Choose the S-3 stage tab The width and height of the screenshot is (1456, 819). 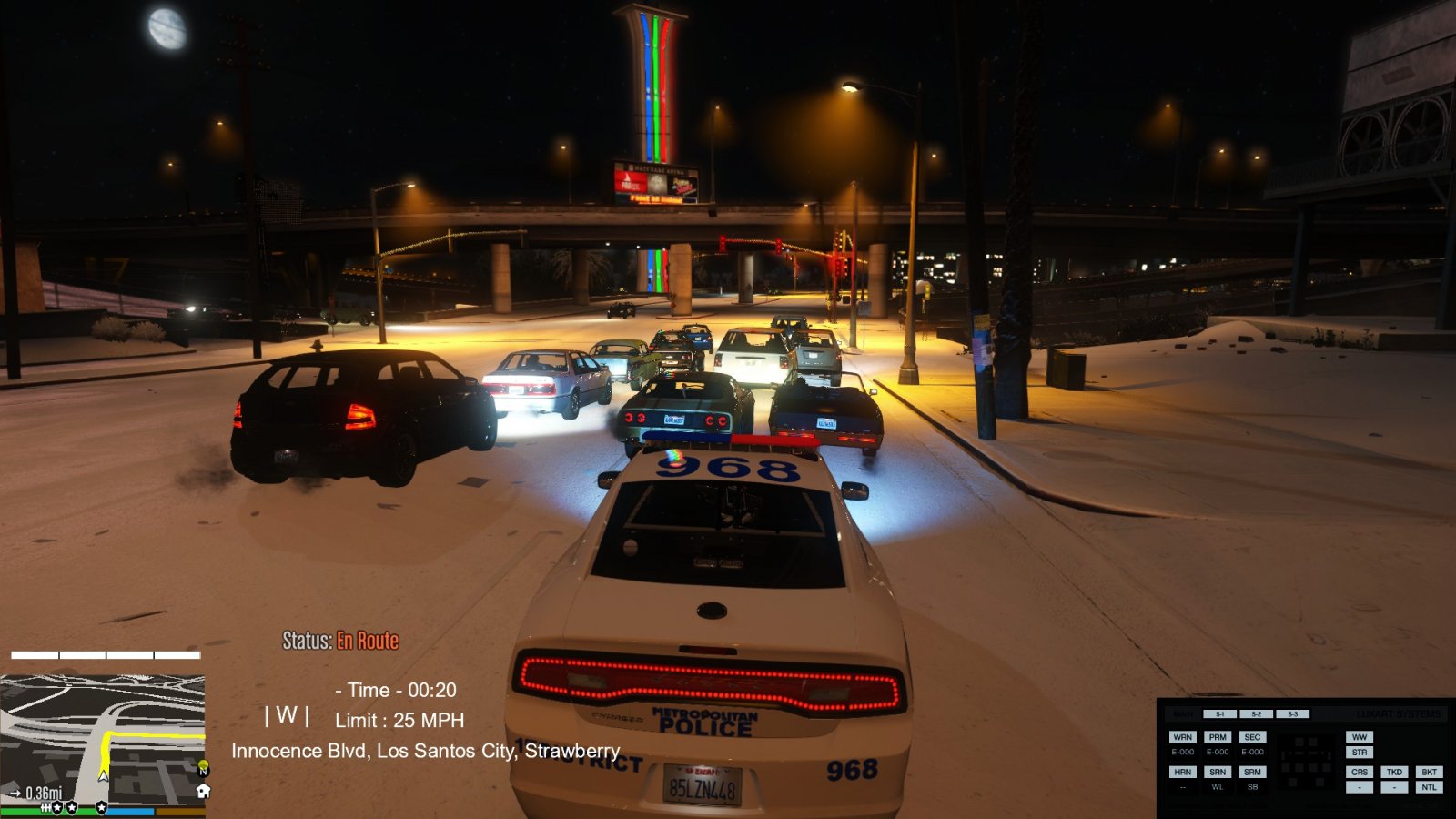1292,714
